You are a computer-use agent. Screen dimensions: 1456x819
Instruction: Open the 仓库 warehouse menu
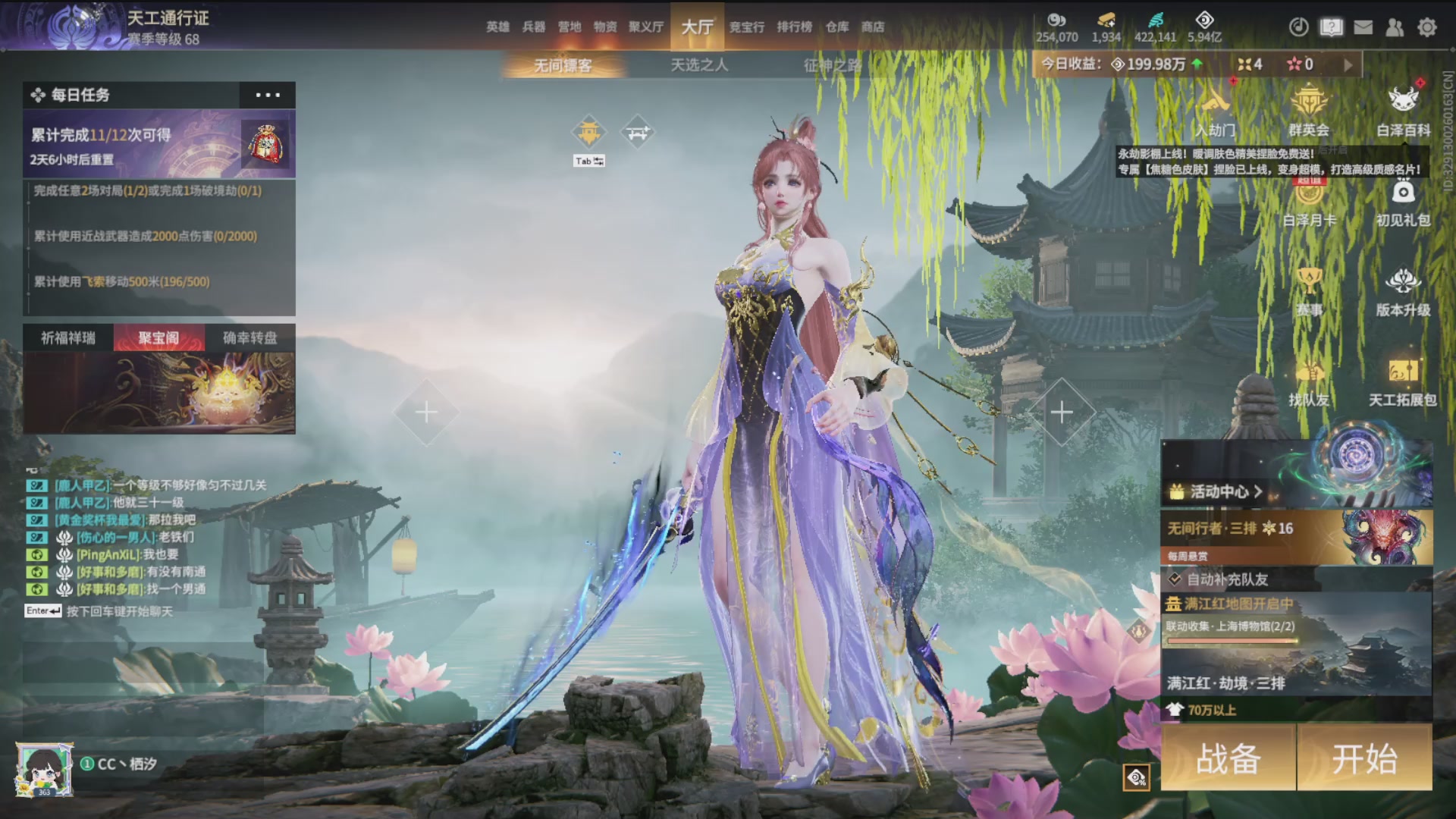(x=837, y=27)
